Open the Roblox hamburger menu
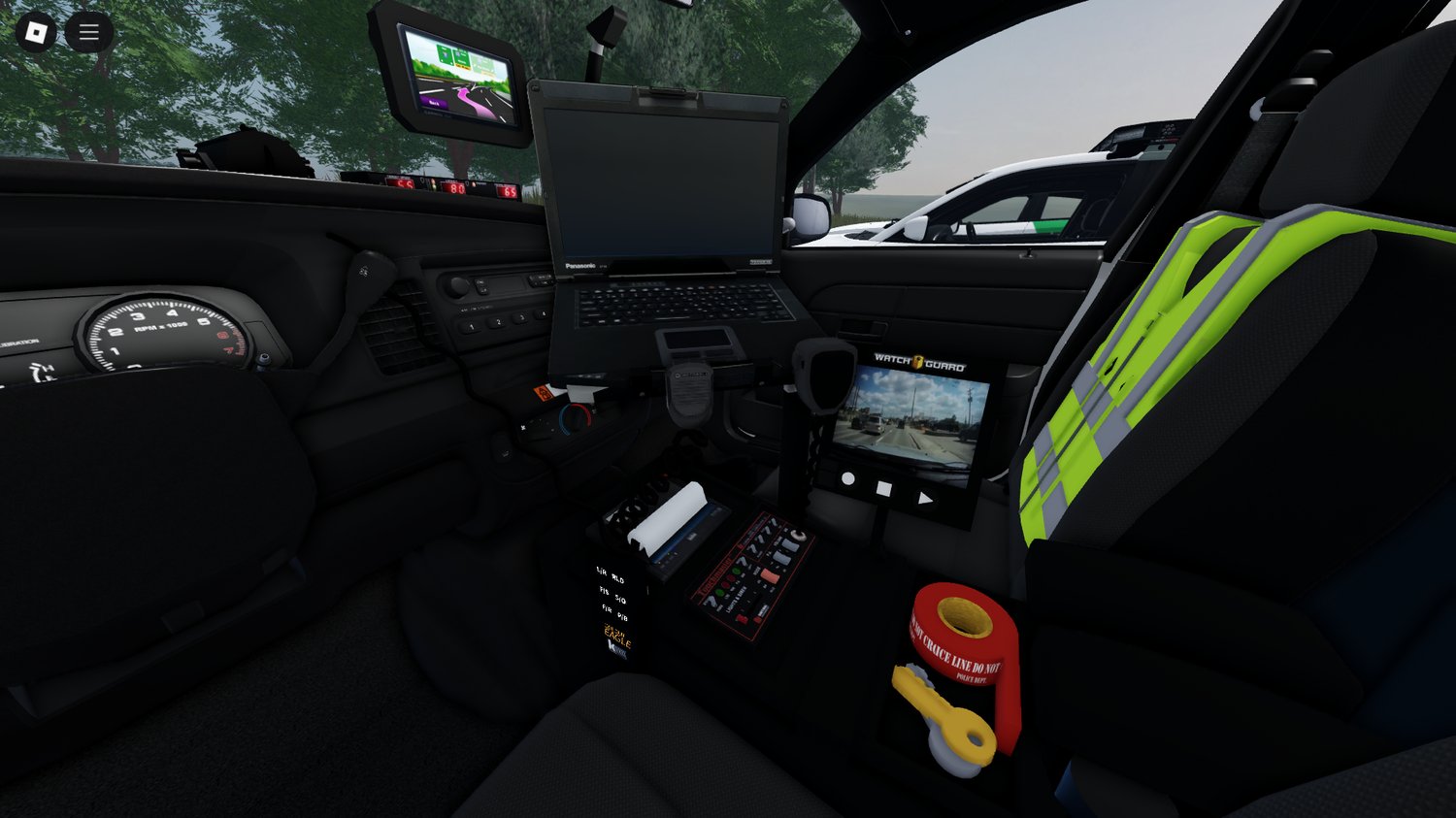Screen dimensions: 1456x818 [87, 30]
